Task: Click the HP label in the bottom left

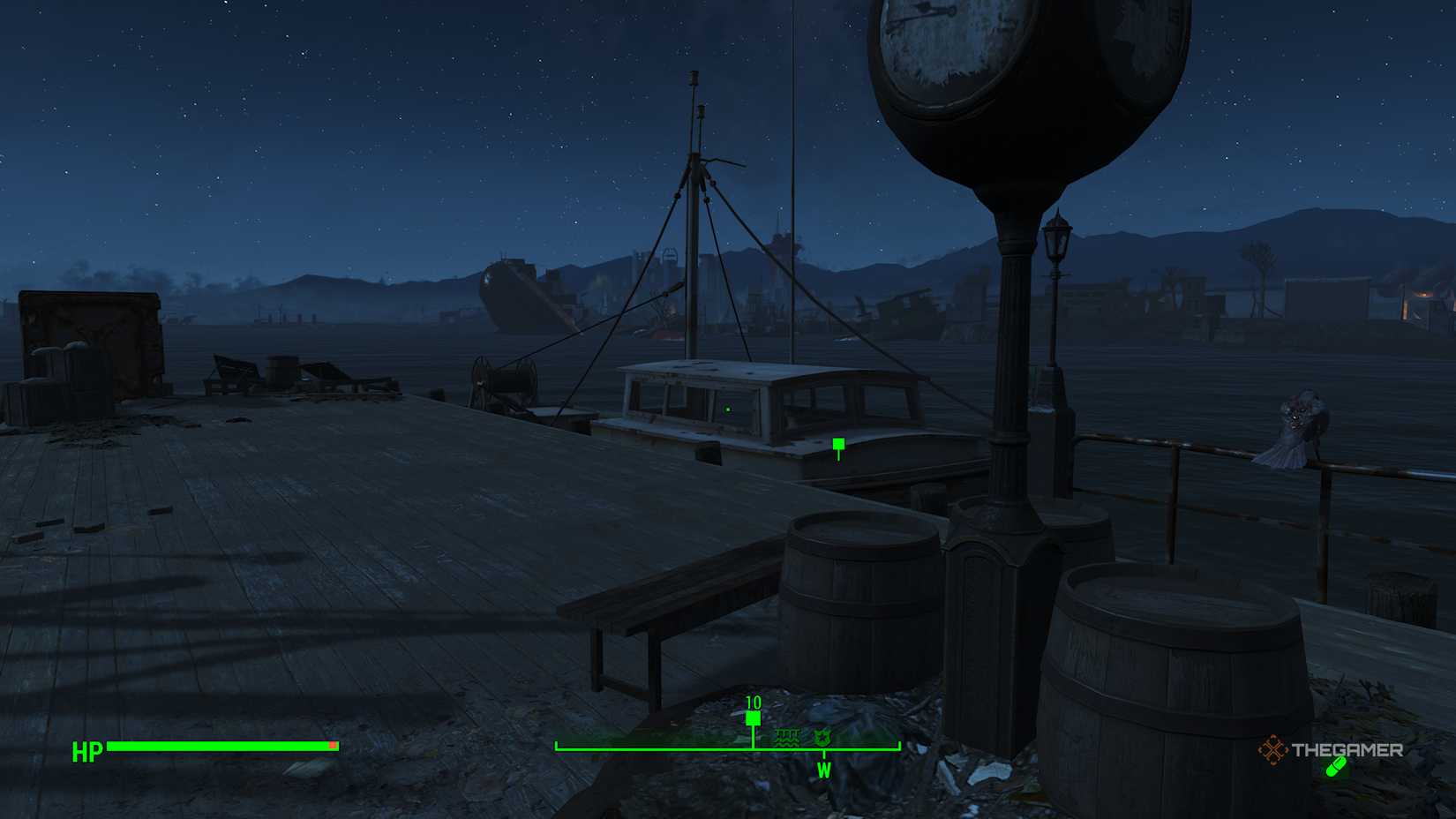Action: click(x=86, y=753)
